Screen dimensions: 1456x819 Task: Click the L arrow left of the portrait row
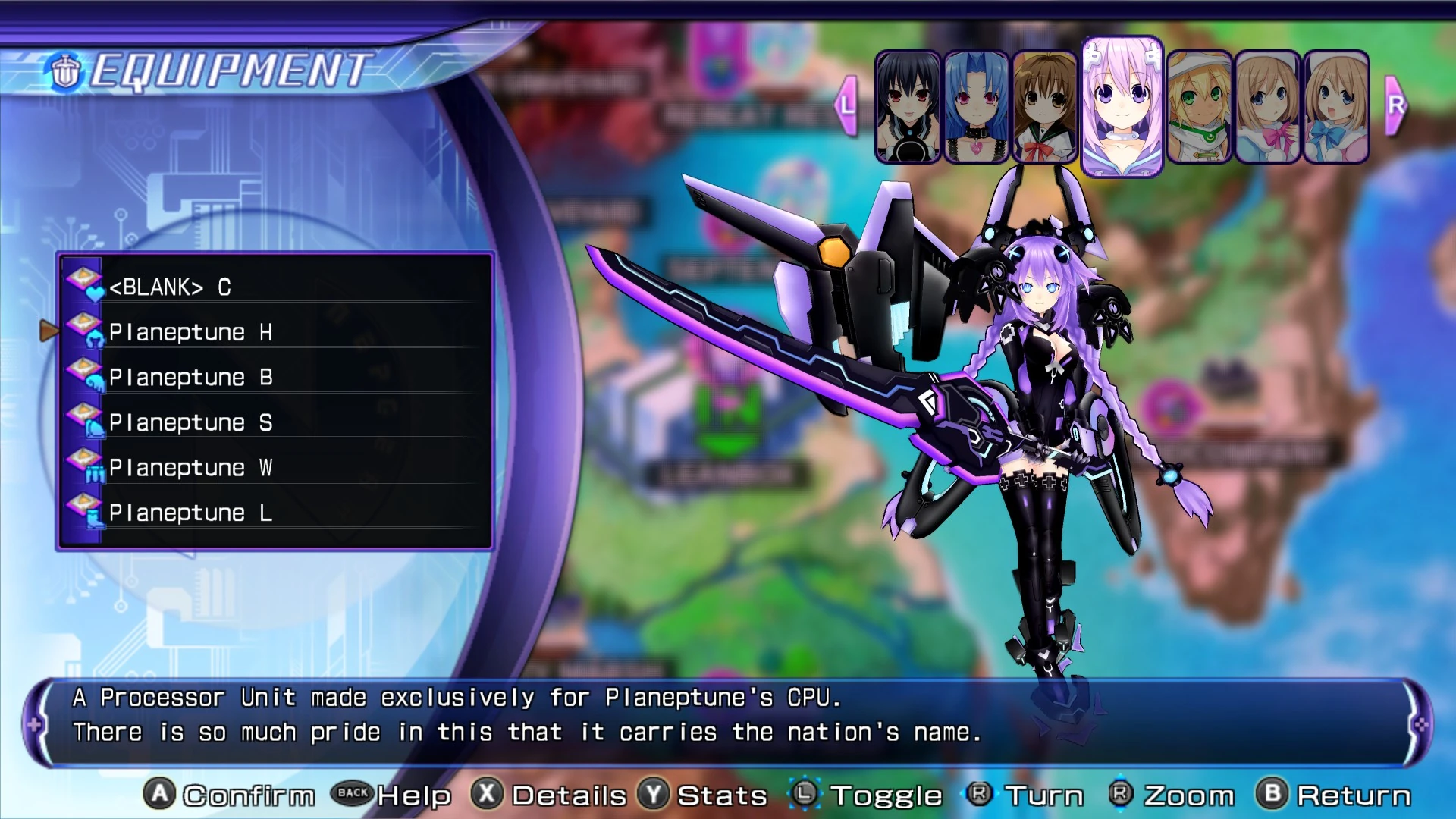846,105
